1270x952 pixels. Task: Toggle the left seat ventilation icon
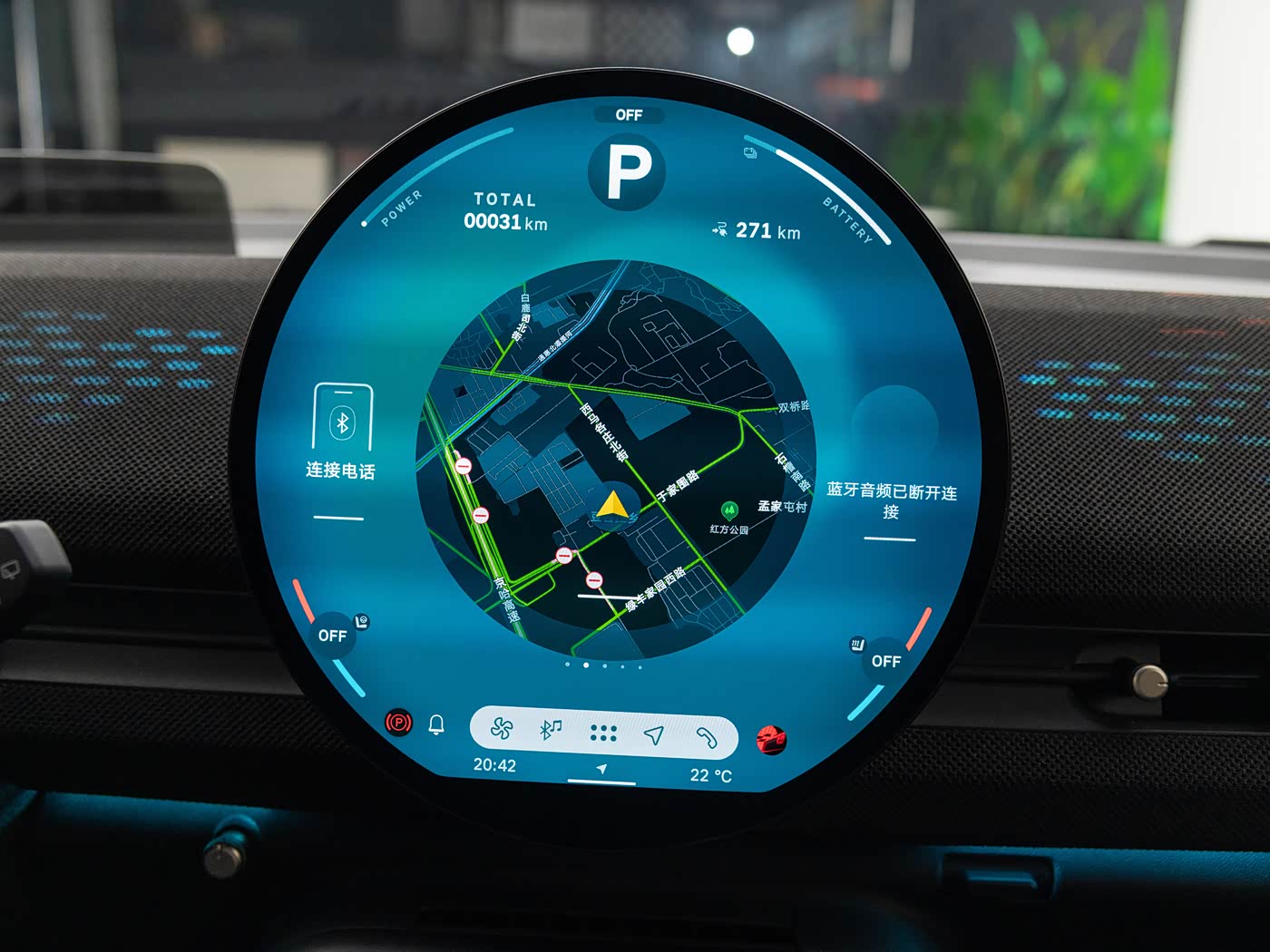363,621
